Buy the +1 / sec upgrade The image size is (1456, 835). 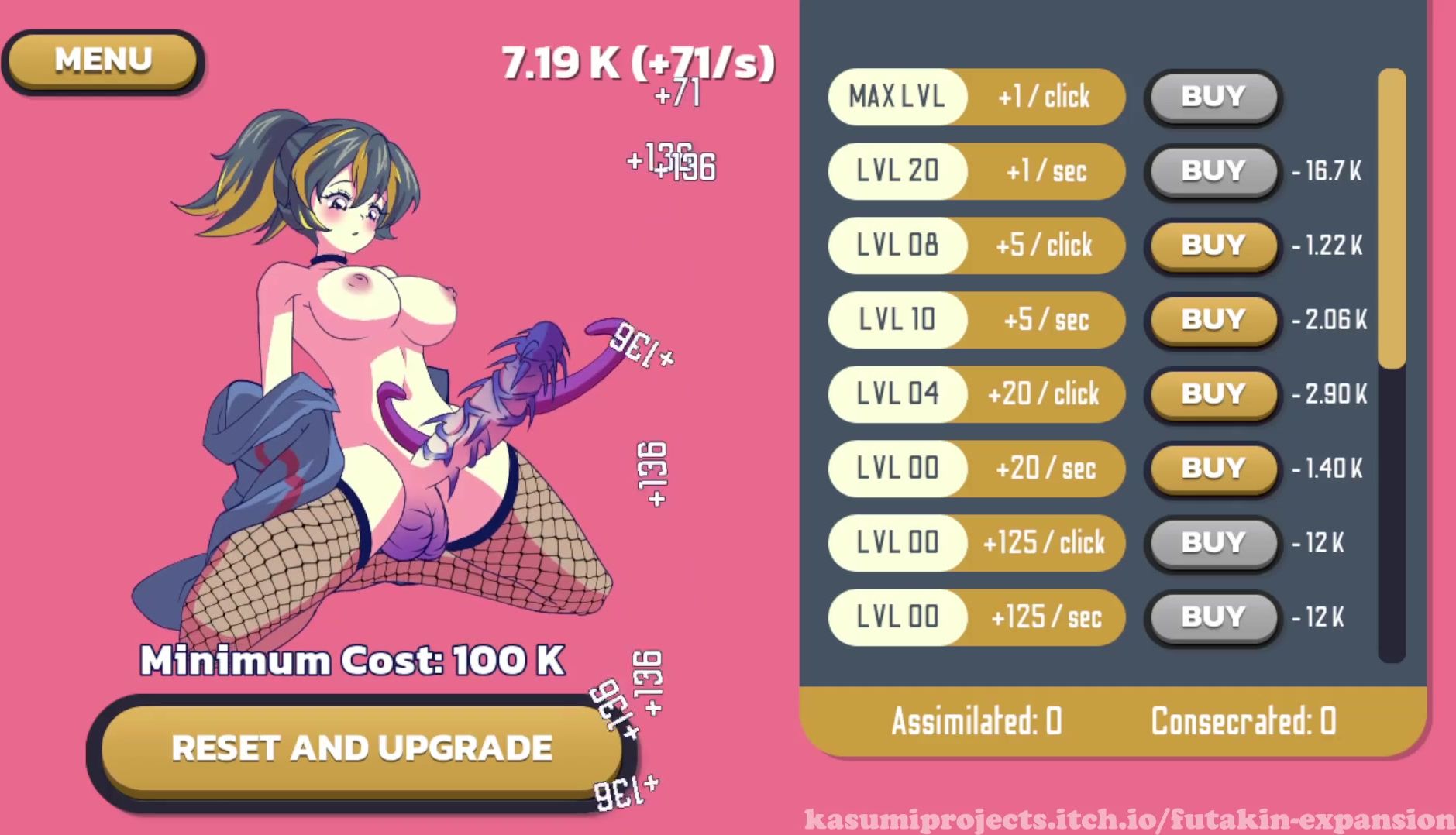pyautogui.click(x=1213, y=171)
